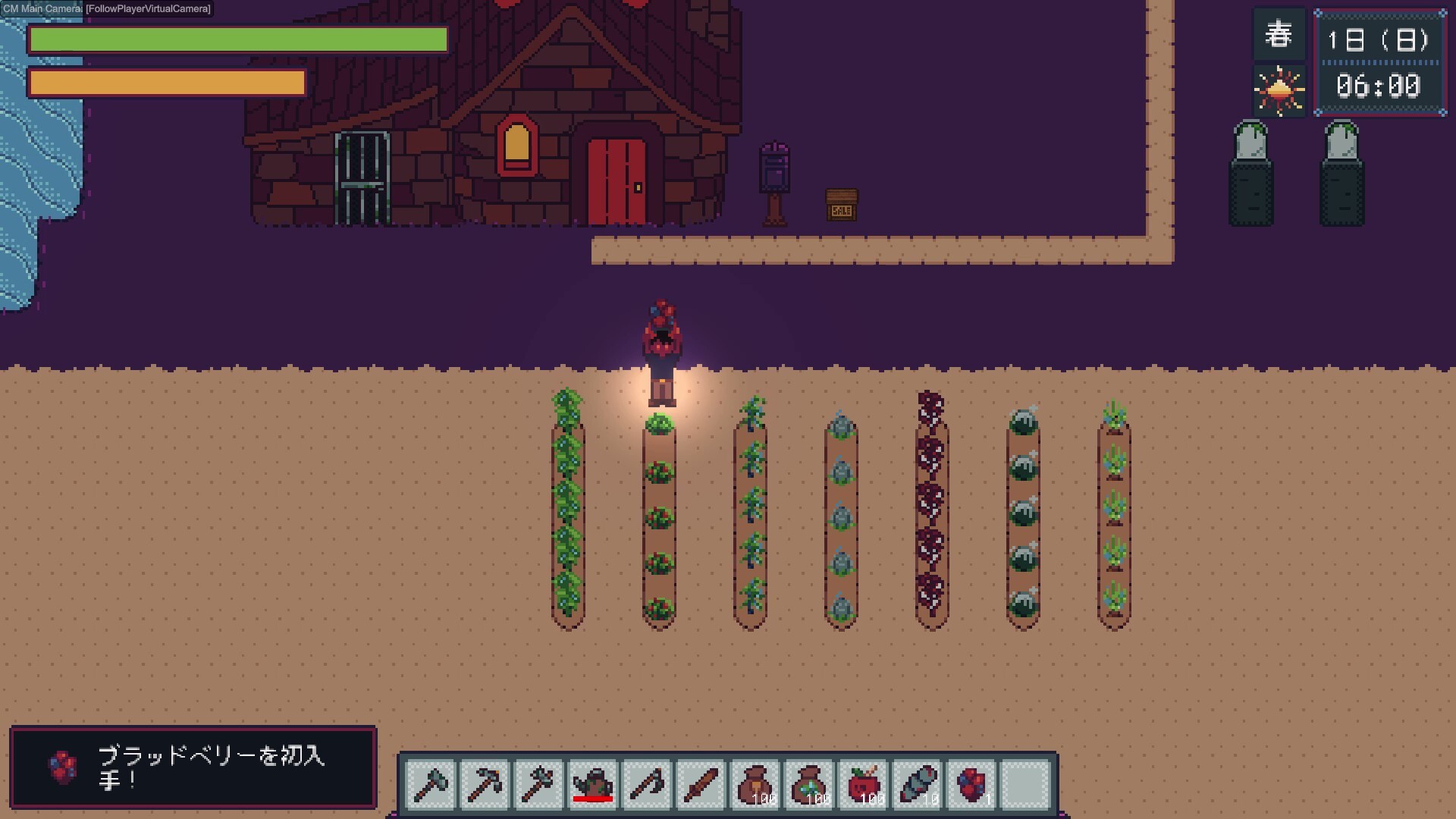Equip the wooden sword

pyautogui.click(x=703, y=783)
